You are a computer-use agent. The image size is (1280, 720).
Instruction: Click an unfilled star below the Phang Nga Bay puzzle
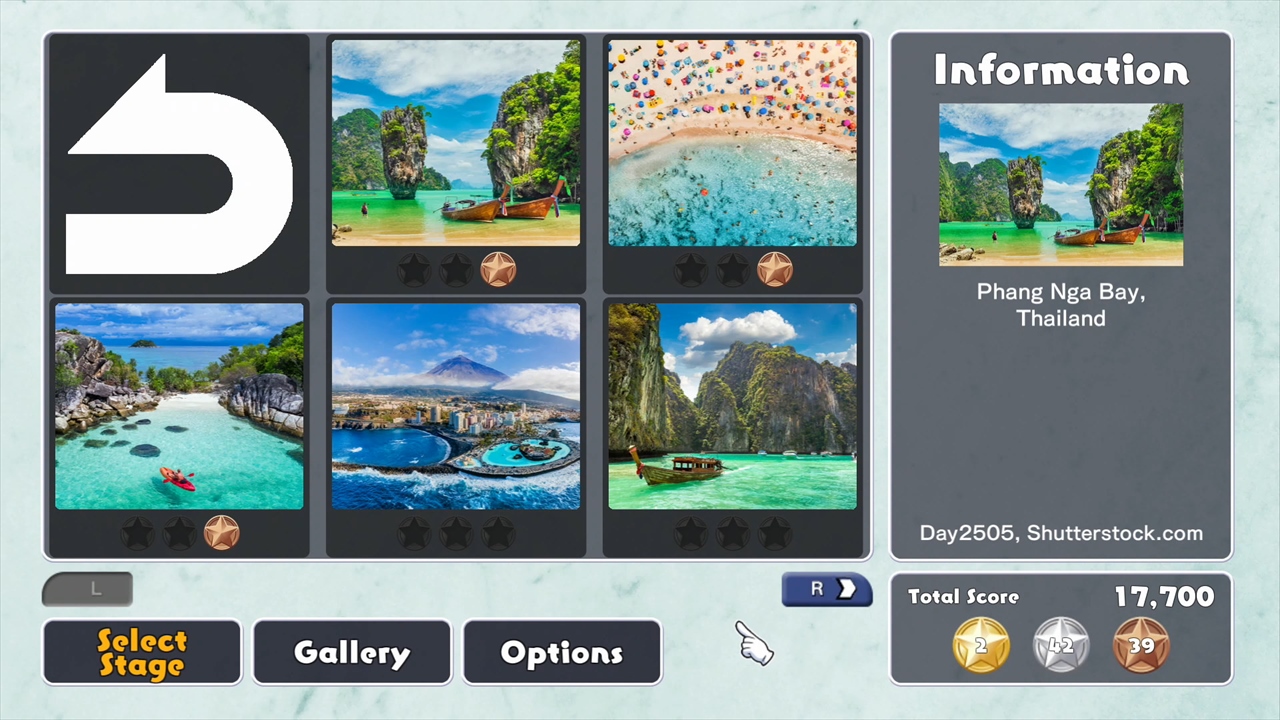point(415,268)
